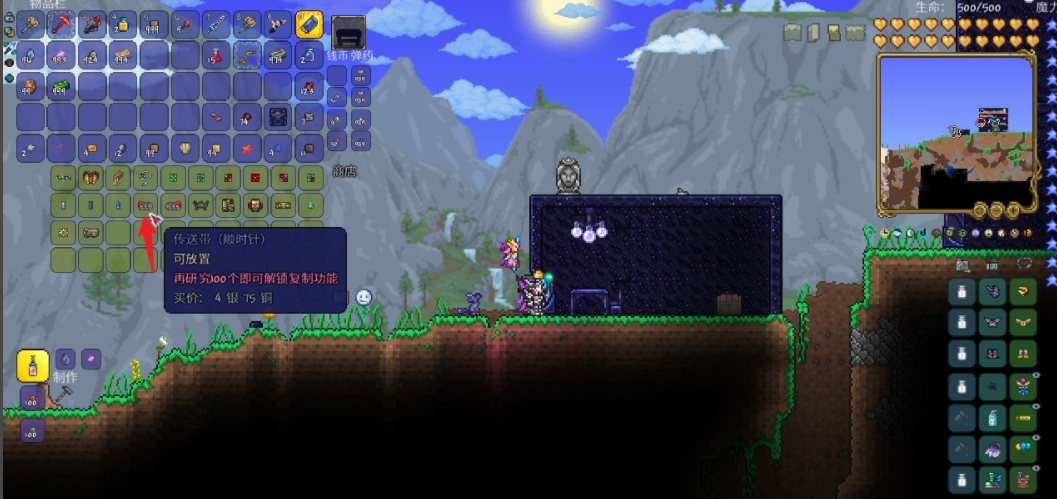The height and width of the screenshot is (499, 1057).
Task: Pick the clockwise conveyor belt shop item
Action: coord(145,205)
